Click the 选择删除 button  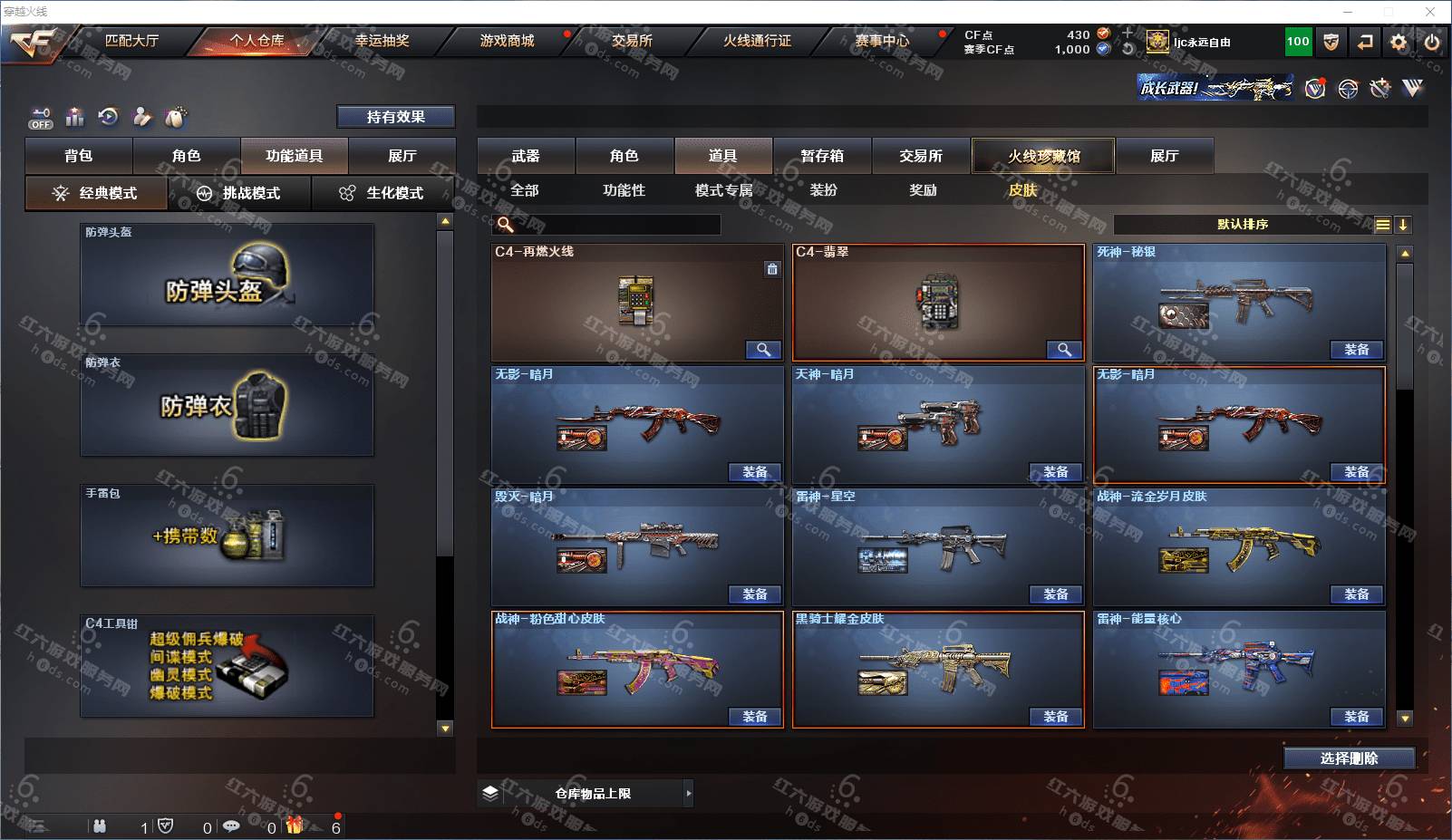(1349, 758)
